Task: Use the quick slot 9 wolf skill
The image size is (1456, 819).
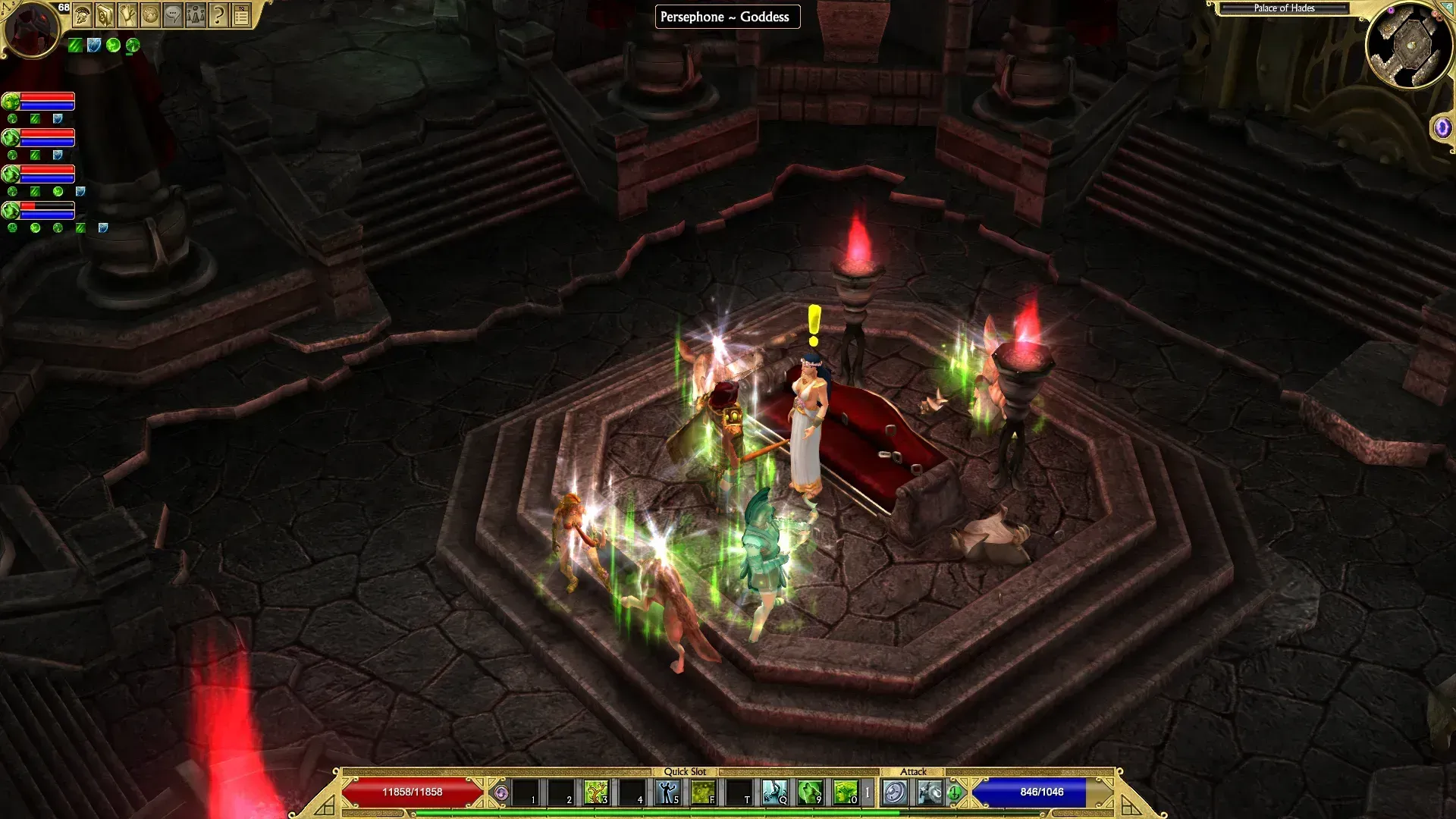Action: (810, 792)
